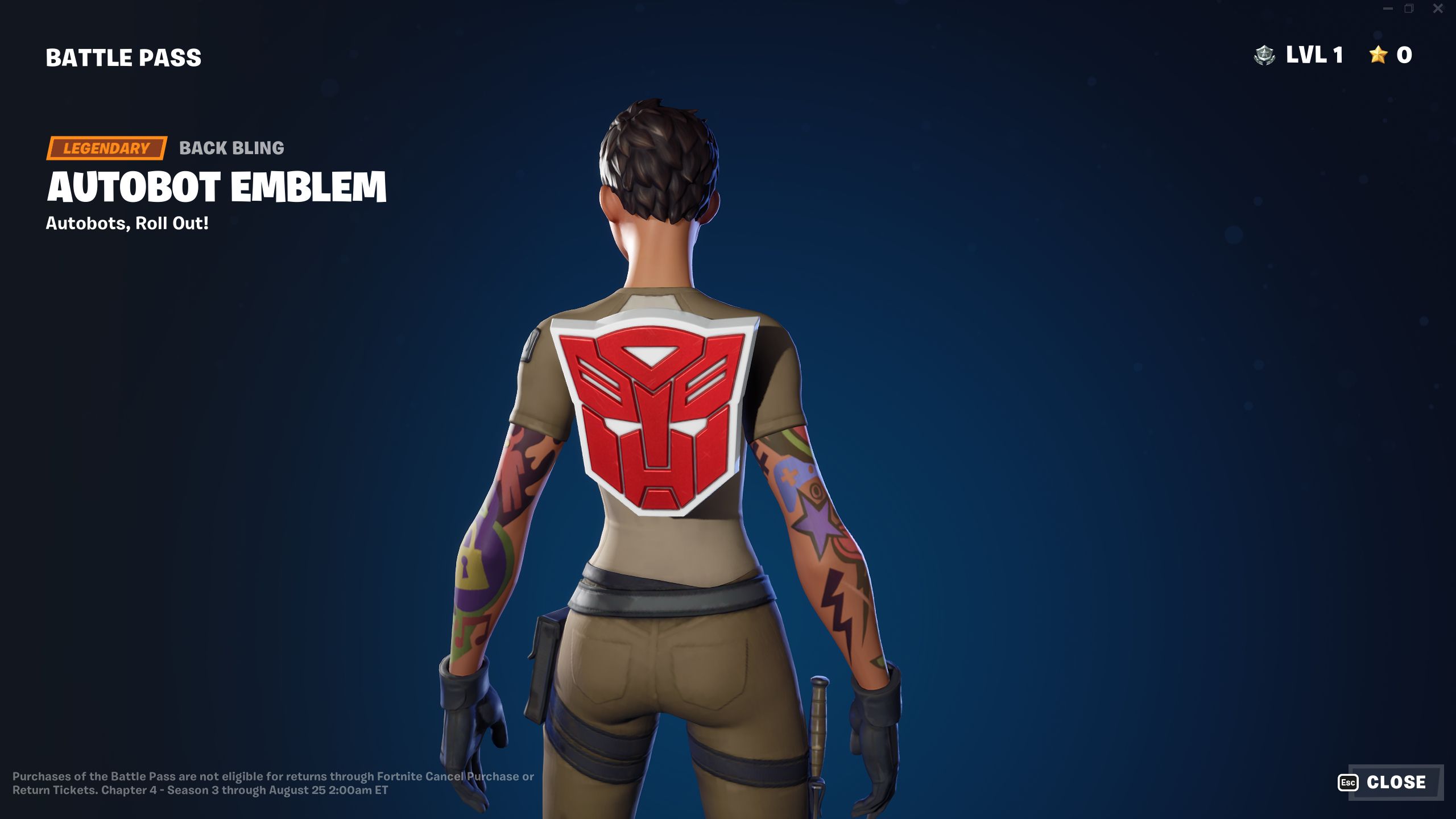Toggle the LVL 1 level display
The image size is (1456, 819).
(1314, 55)
